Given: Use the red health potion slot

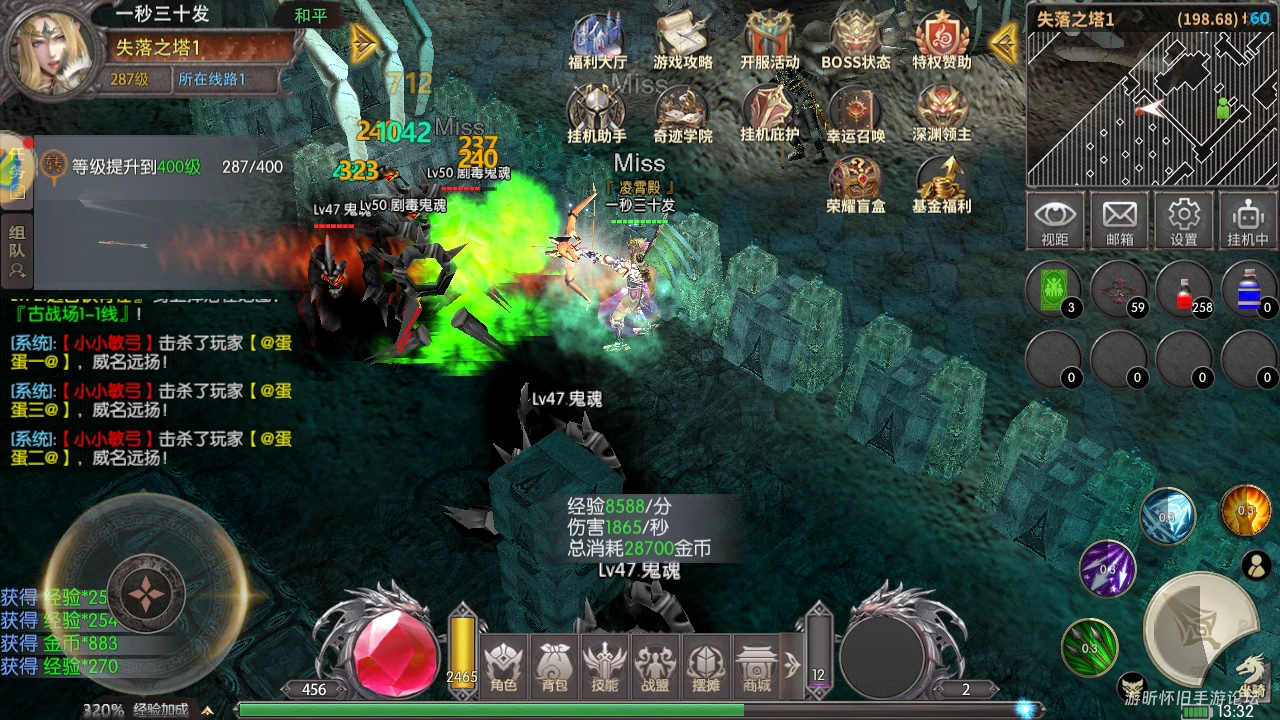Looking at the screenshot, I should pyautogui.click(x=1184, y=290).
